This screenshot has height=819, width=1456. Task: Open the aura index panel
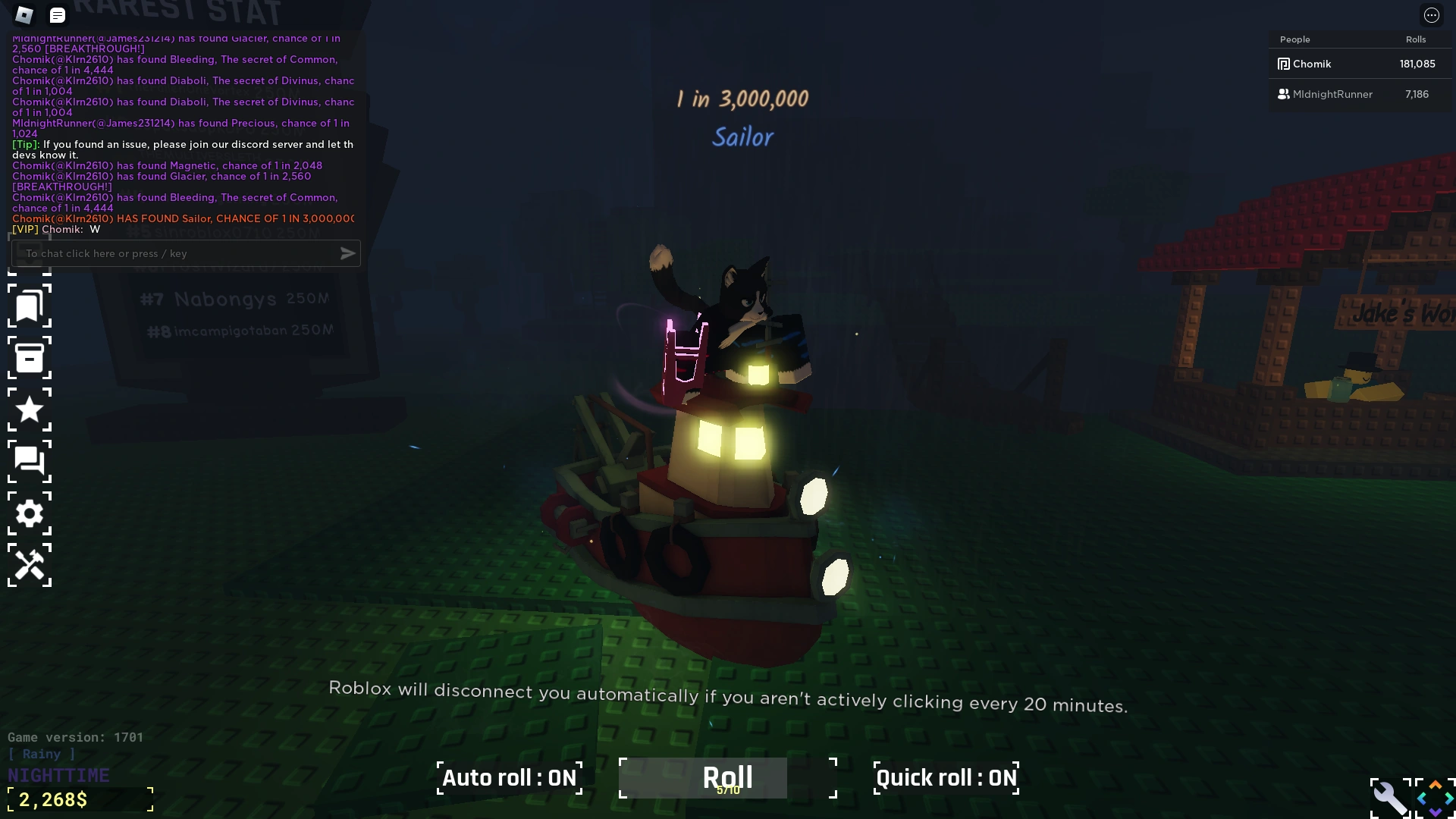click(x=30, y=306)
